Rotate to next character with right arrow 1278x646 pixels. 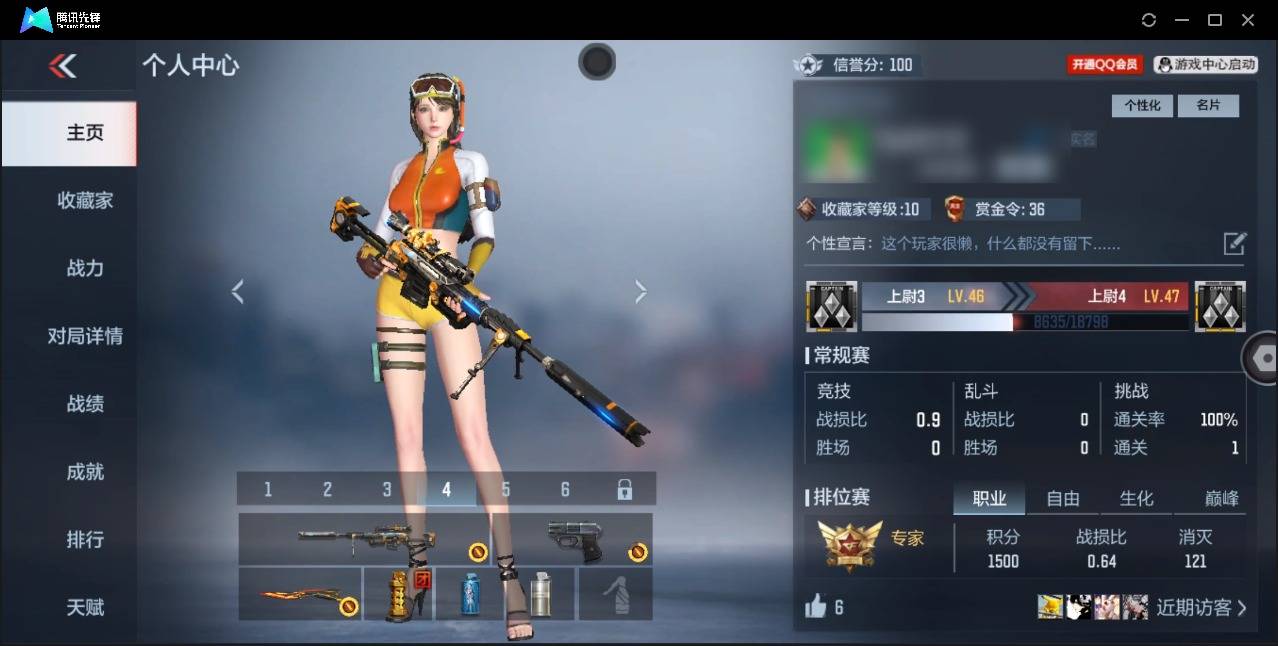pyautogui.click(x=640, y=292)
